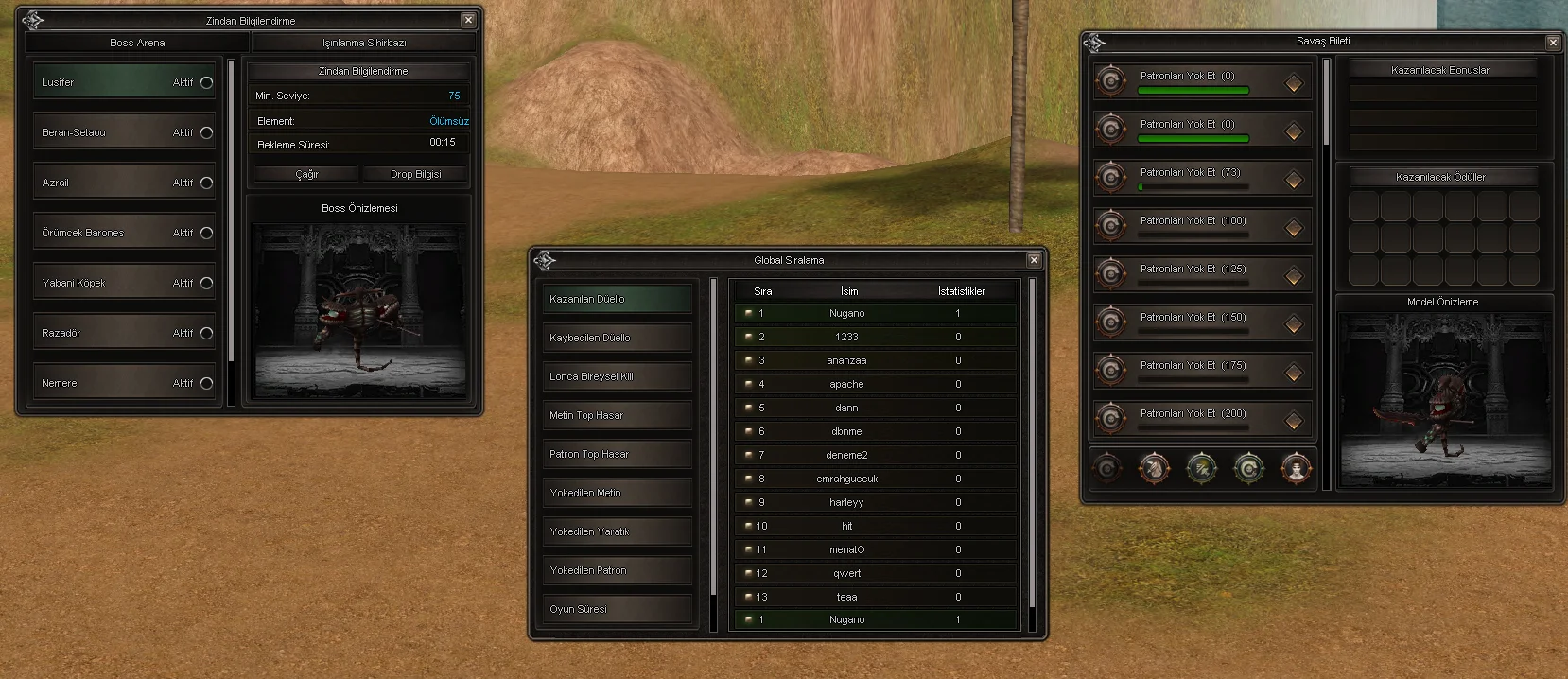
Task: Close the Savaş Bileti window
Action: pyautogui.click(x=1553, y=42)
